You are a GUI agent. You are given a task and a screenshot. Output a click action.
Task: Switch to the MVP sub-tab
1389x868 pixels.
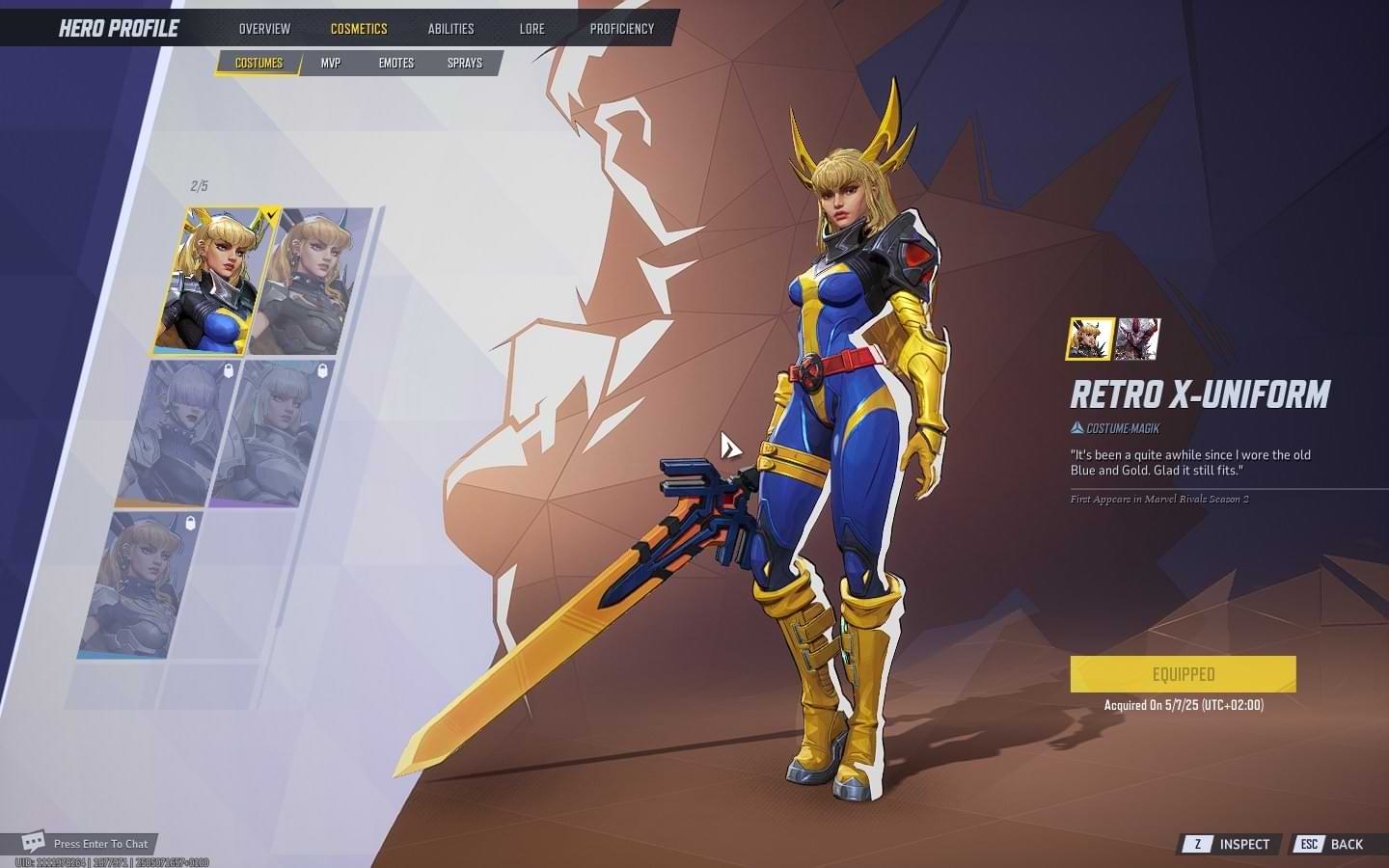click(331, 64)
